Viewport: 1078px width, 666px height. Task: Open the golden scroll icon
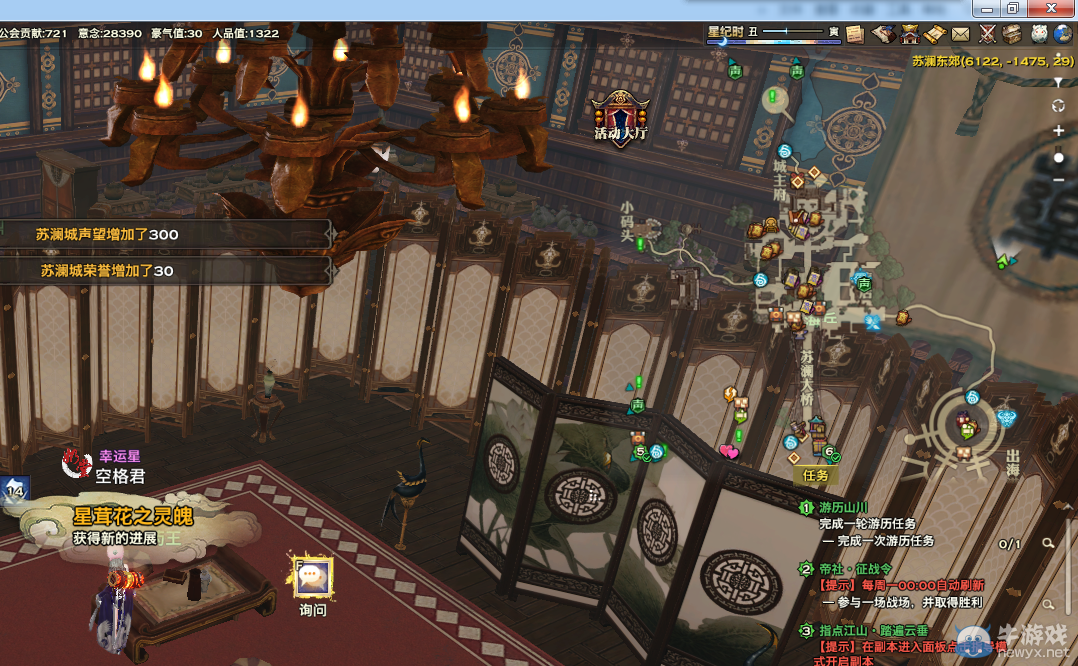click(x=935, y=34)
